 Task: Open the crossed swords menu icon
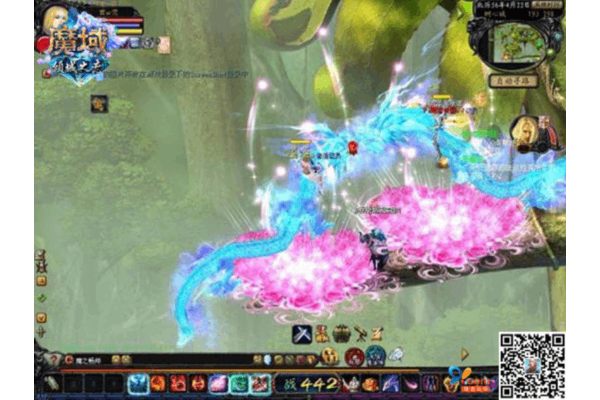point(302,334)
